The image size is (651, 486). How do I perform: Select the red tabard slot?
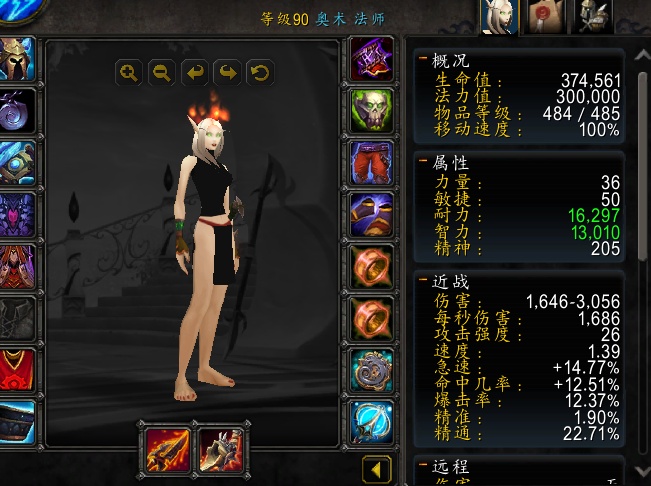coord(17,370)
